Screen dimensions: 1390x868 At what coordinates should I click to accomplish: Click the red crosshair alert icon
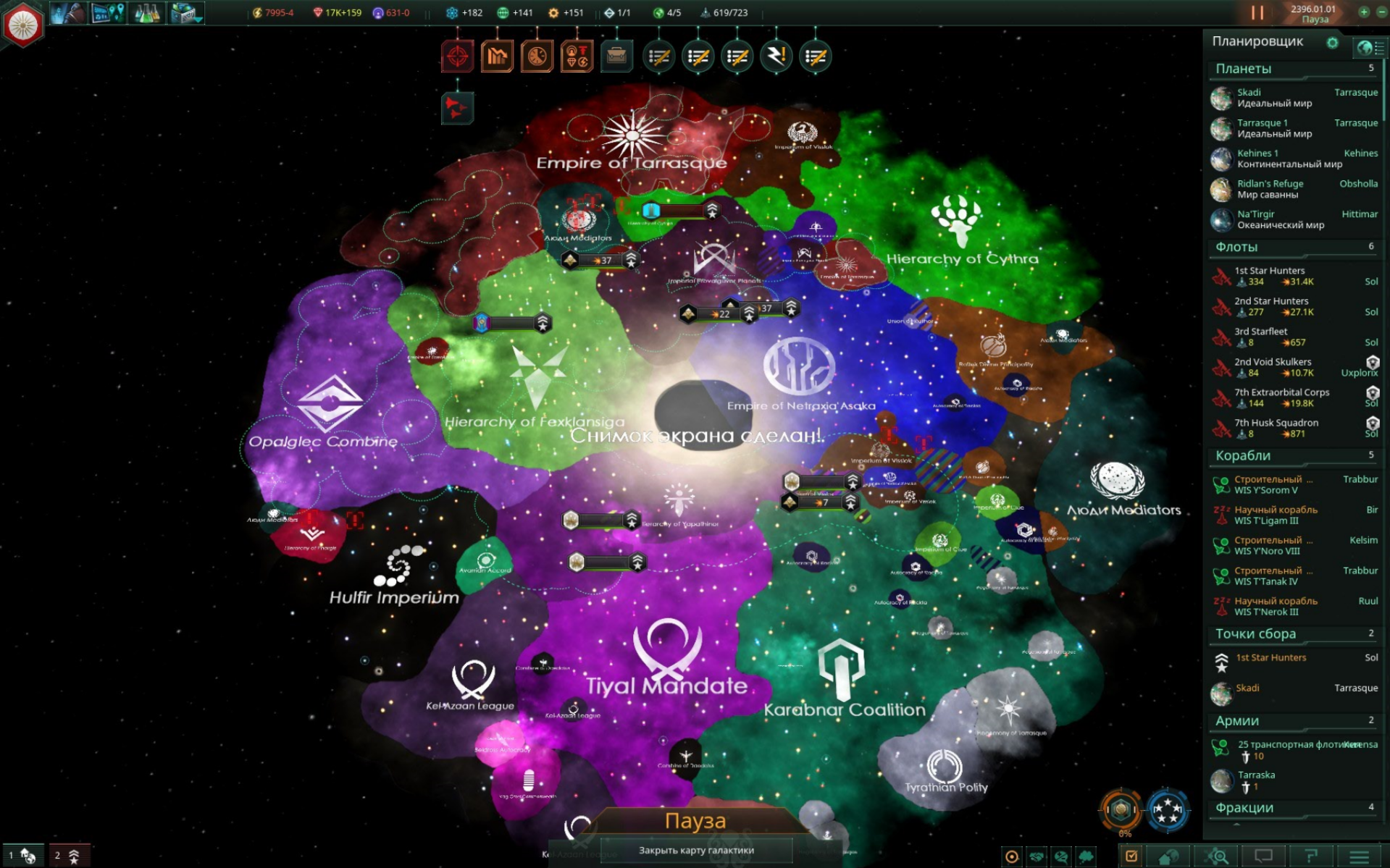458,55
